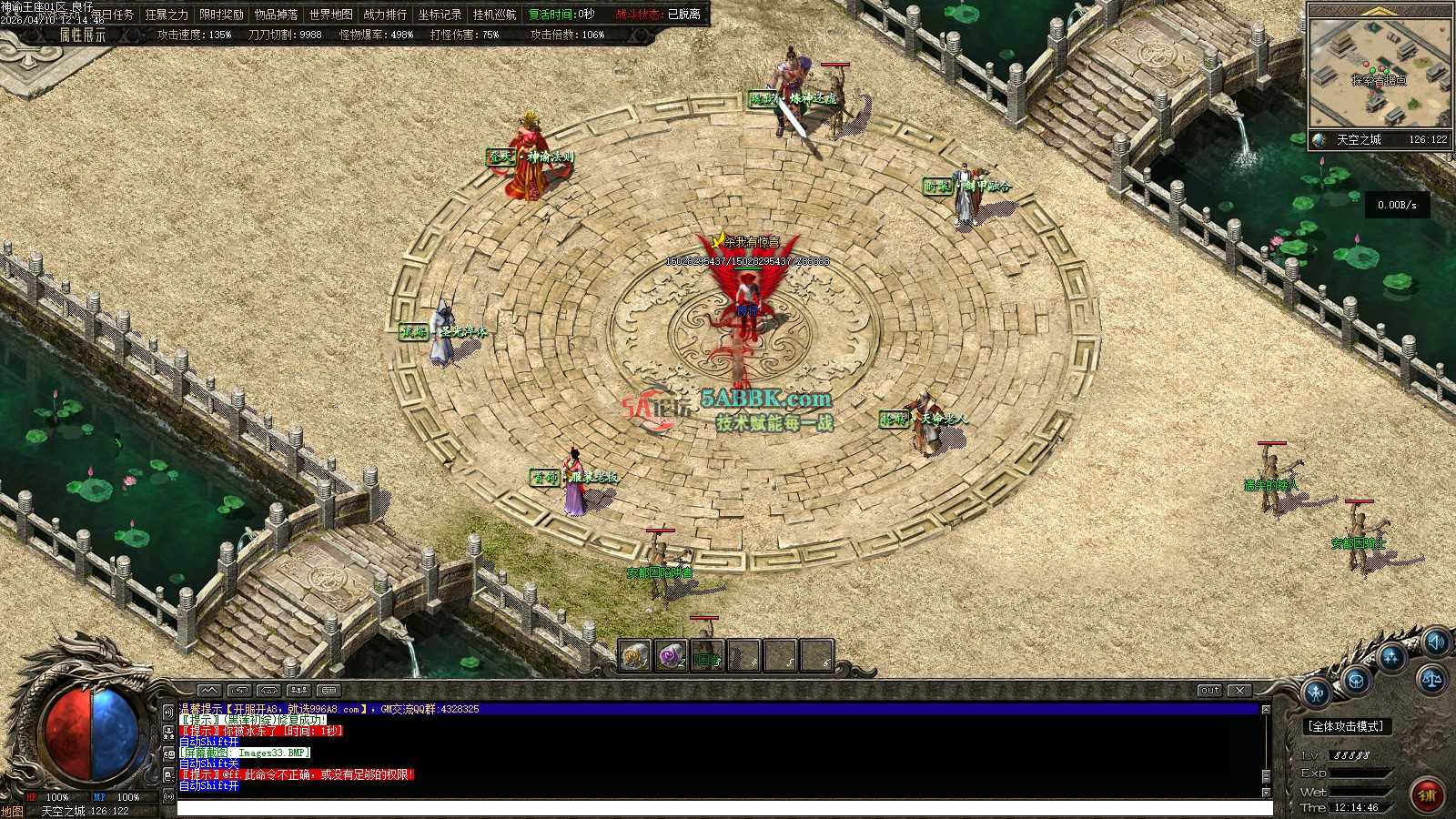View the 战力排行 power ranking

385,15
